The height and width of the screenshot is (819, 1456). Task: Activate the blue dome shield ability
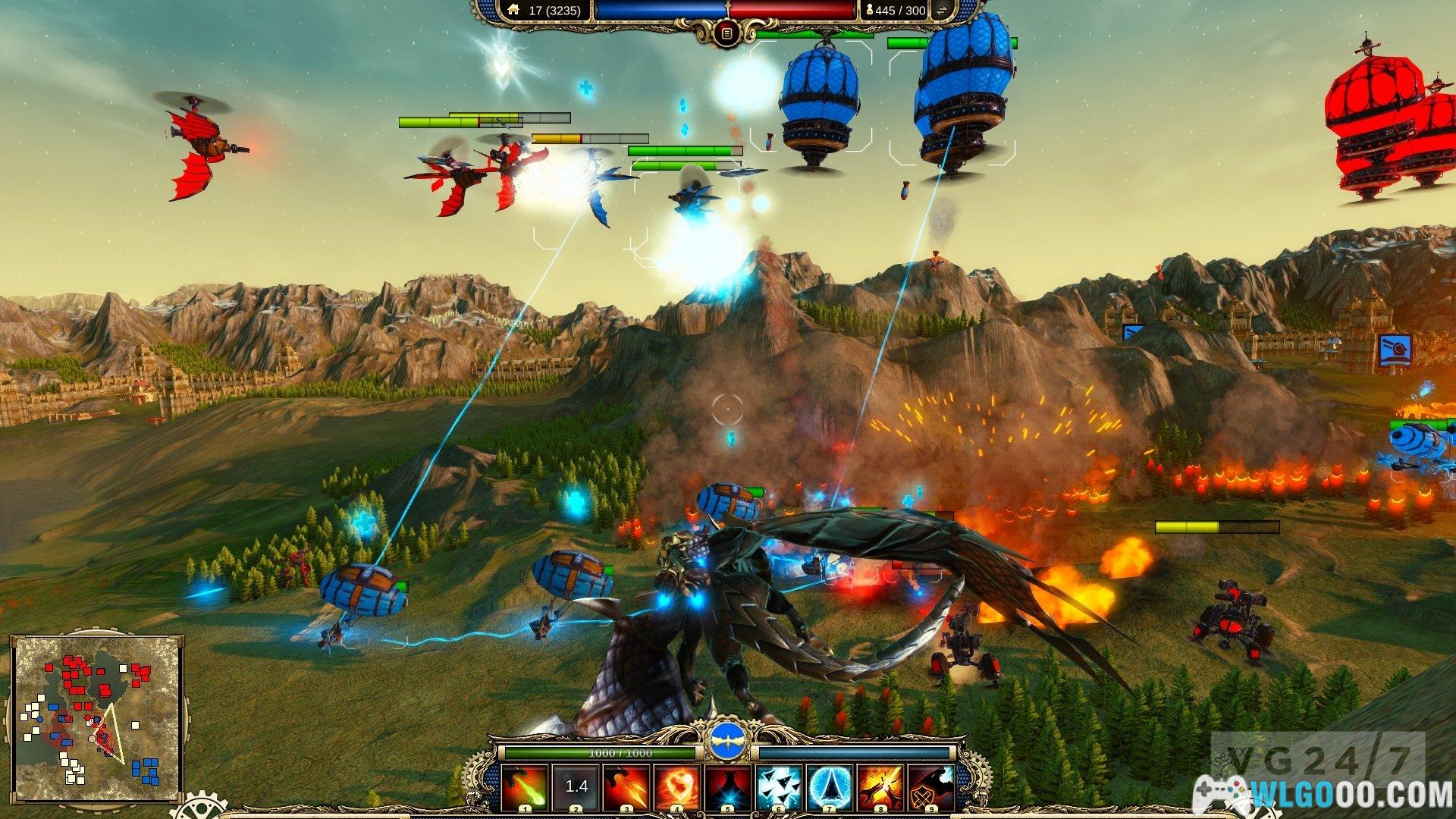(x=830, y=786)
